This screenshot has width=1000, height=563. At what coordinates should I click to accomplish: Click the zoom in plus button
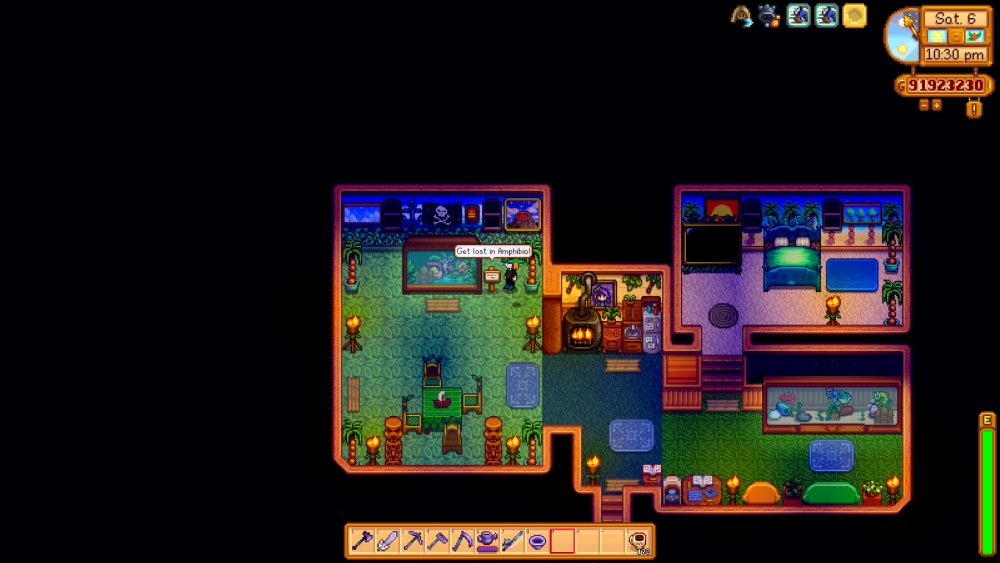click(x=937, y=104)
